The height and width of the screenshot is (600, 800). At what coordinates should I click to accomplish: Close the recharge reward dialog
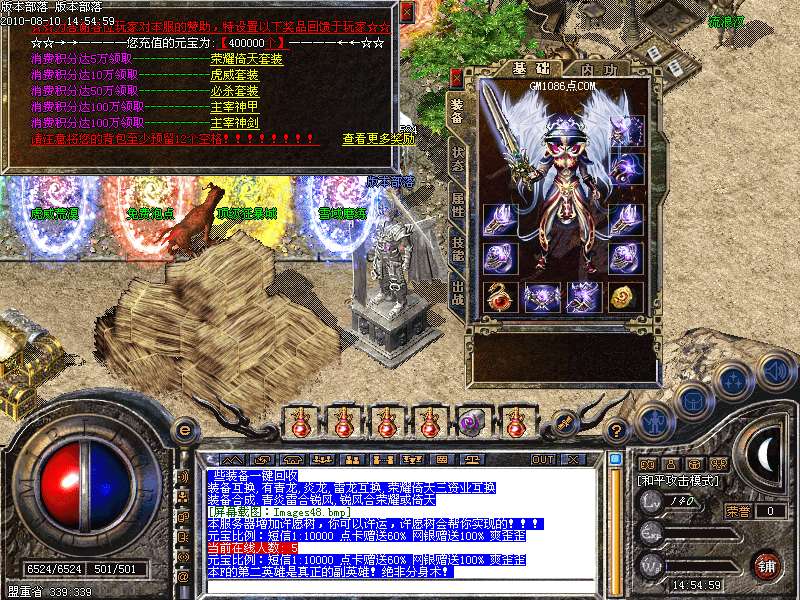[406, 13]
